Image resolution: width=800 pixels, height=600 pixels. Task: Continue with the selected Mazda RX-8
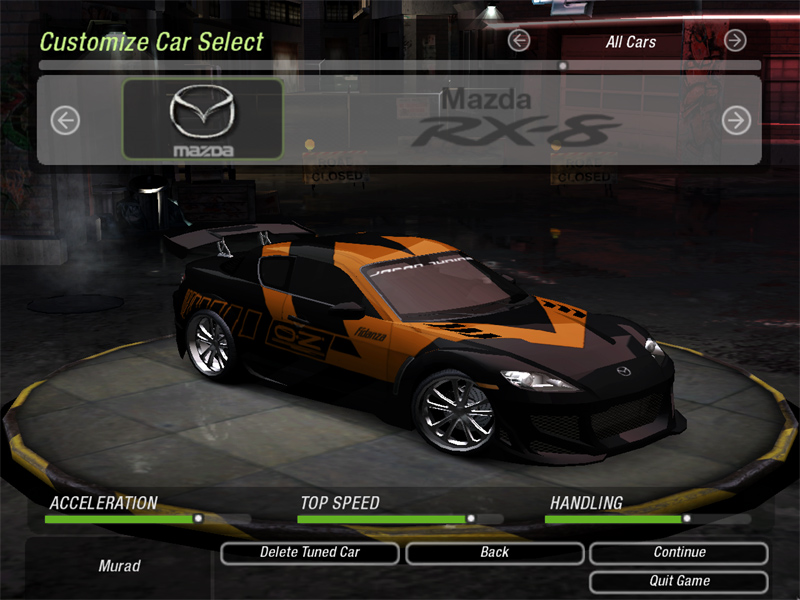[x=679, y=552]
